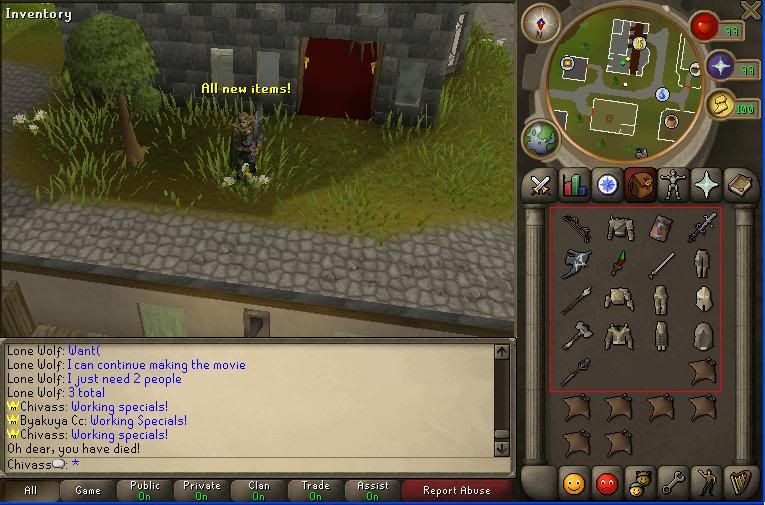Close the interface with the X button
The width and height of the screenshot is (765, 505).
751,10
